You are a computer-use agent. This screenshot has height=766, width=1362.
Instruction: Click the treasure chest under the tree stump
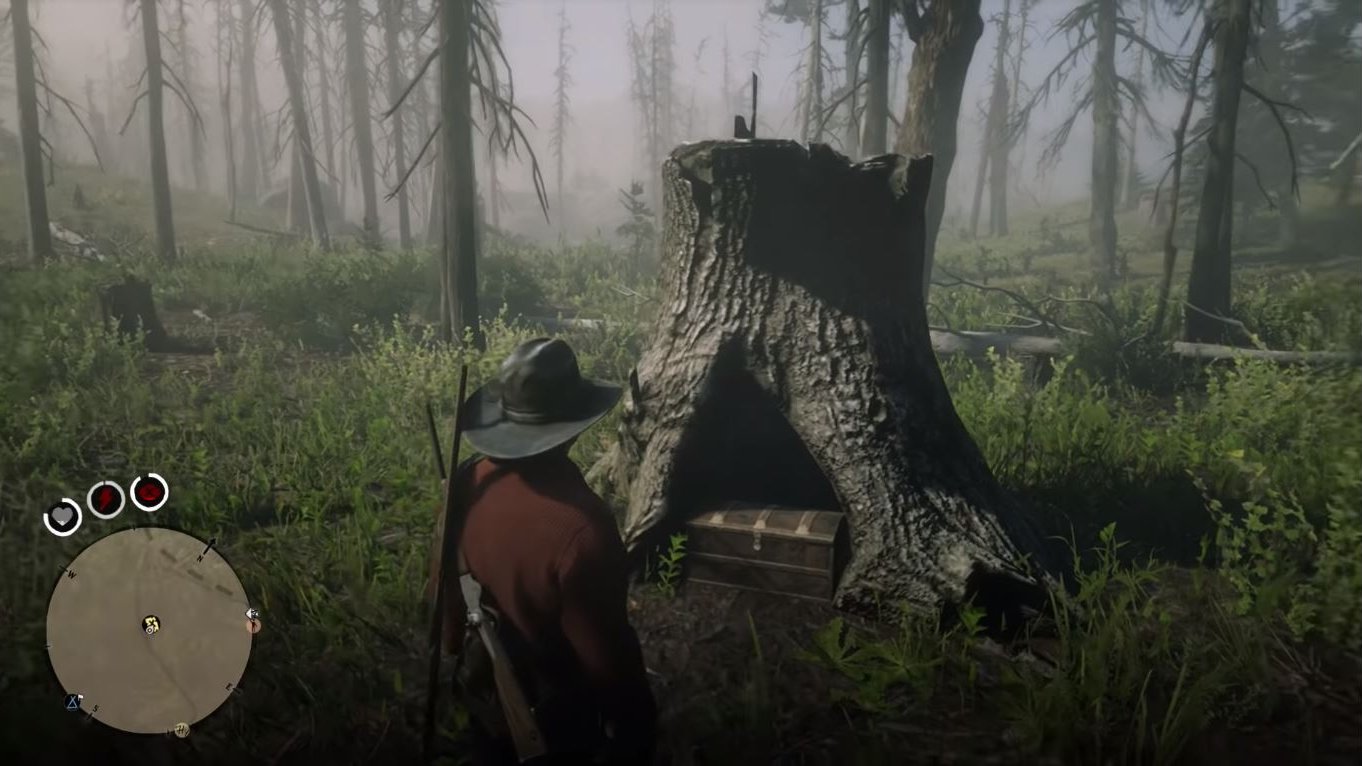click(x=763, y=547)
